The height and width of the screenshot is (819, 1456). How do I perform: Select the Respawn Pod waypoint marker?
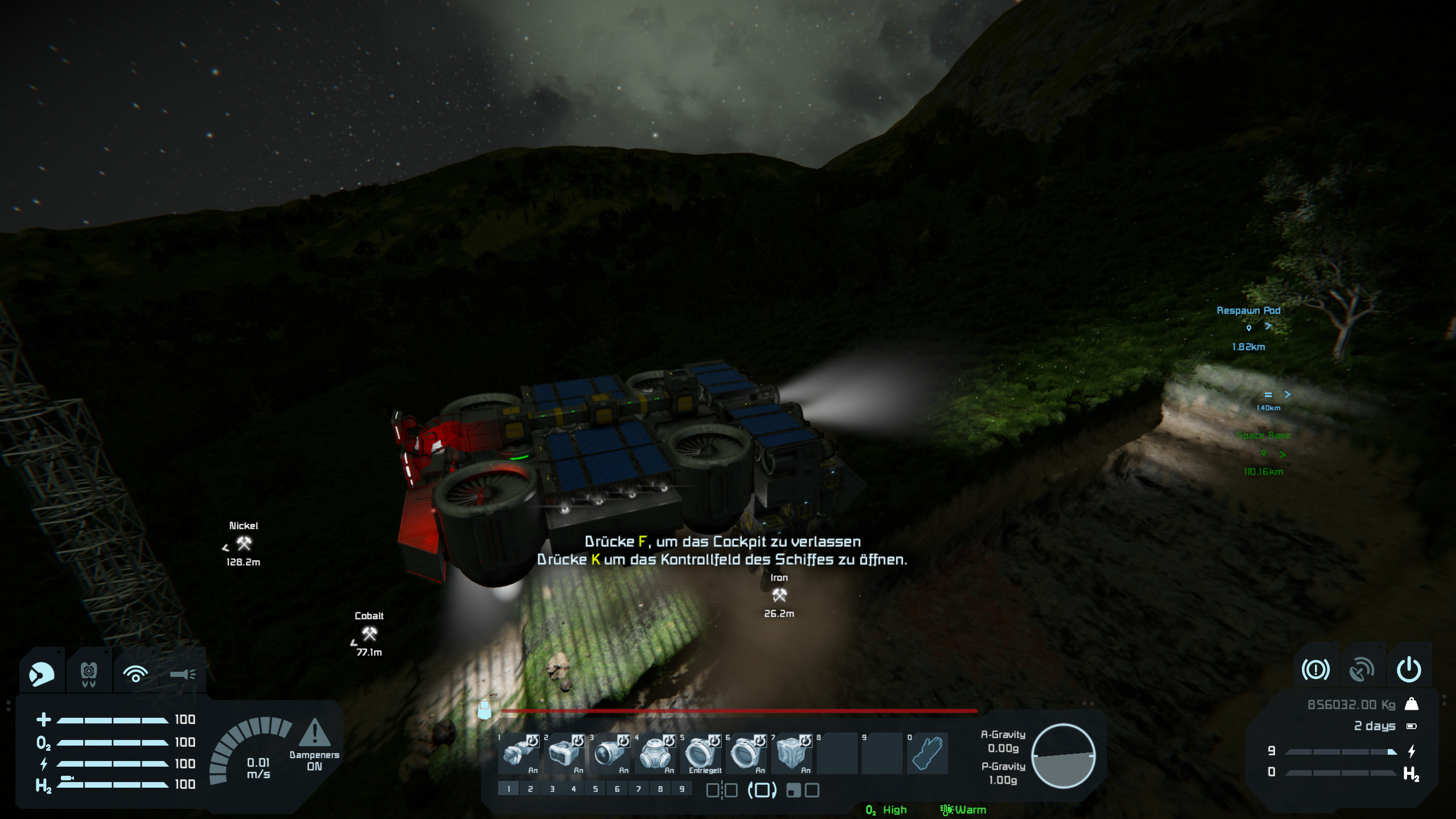(x=1249, y=328)
